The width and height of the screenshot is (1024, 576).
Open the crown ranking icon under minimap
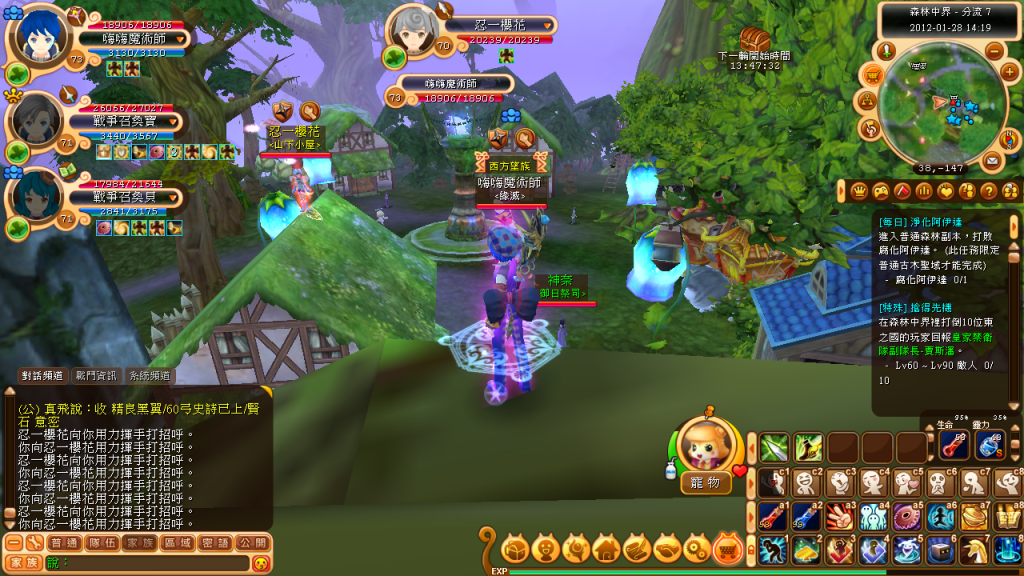click(x=858, y=191)
